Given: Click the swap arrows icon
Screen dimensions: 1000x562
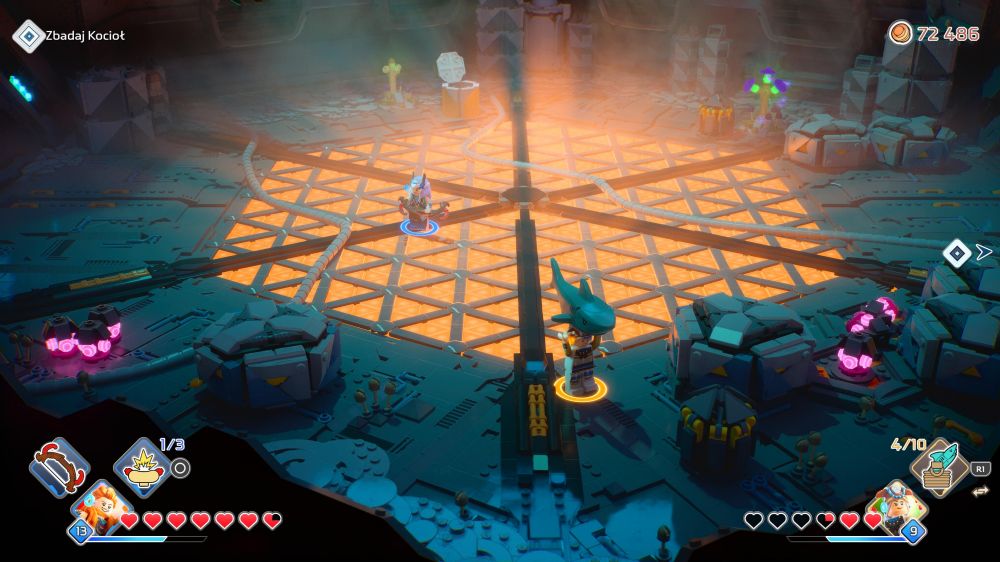Looking at the screenshot, I should [979, 490].
